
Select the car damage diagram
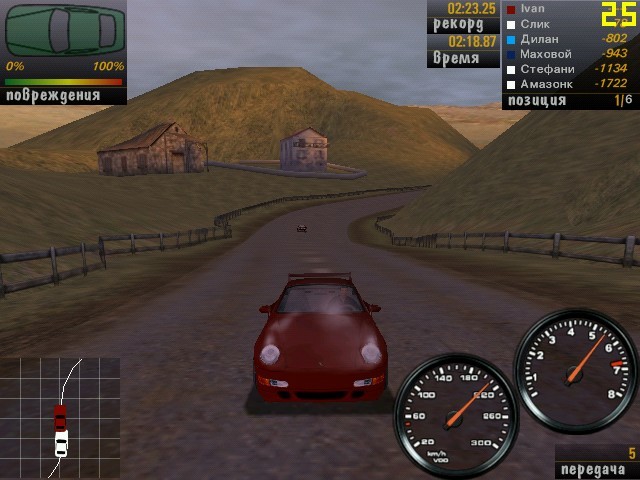(x=66, y=31)
